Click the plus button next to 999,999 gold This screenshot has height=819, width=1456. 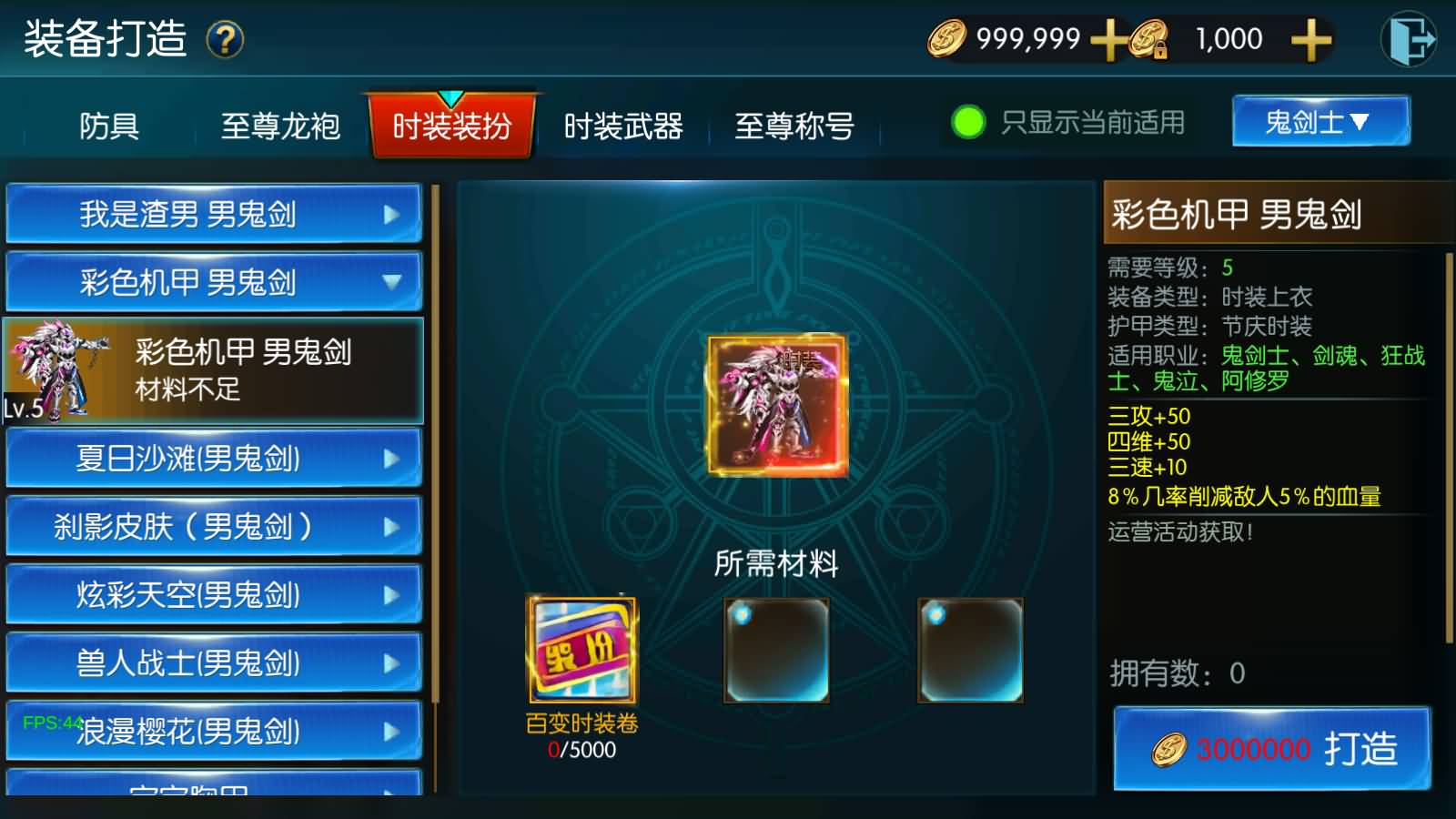click(x=1108, y=39)
